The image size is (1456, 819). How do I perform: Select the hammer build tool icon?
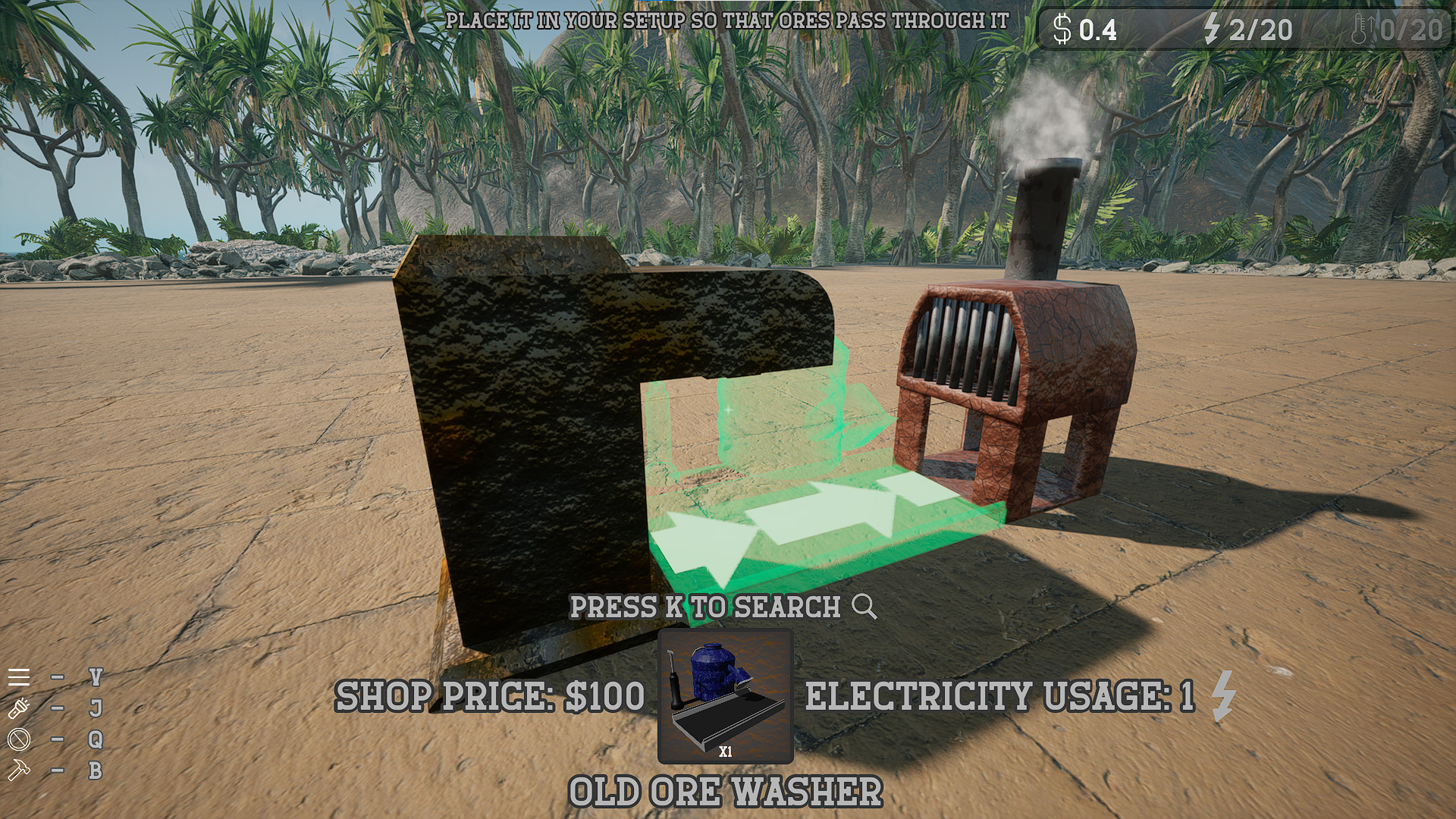(x=18, y=768)
